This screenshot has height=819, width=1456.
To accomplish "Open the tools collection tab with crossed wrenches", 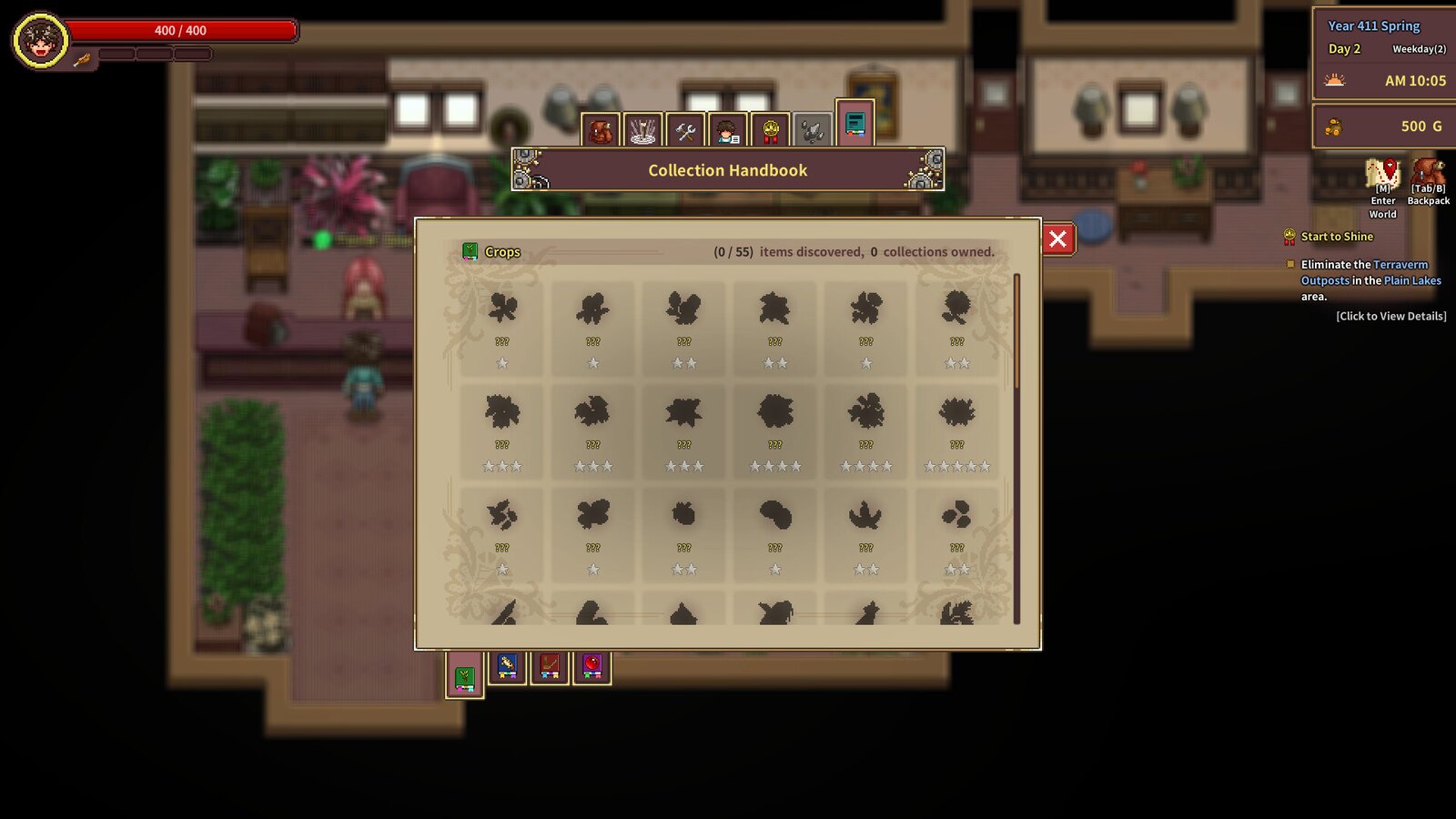I will [685, 128].
